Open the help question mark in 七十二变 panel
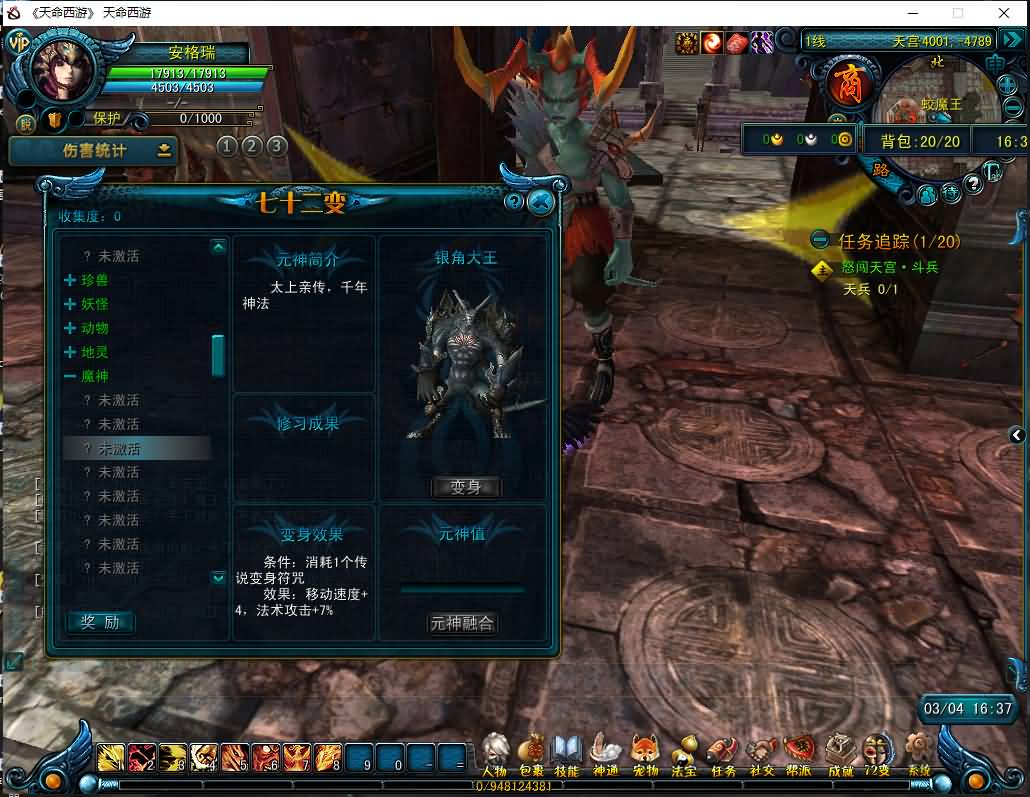Viewport: 1030px width, 797px height. [514, 203]
